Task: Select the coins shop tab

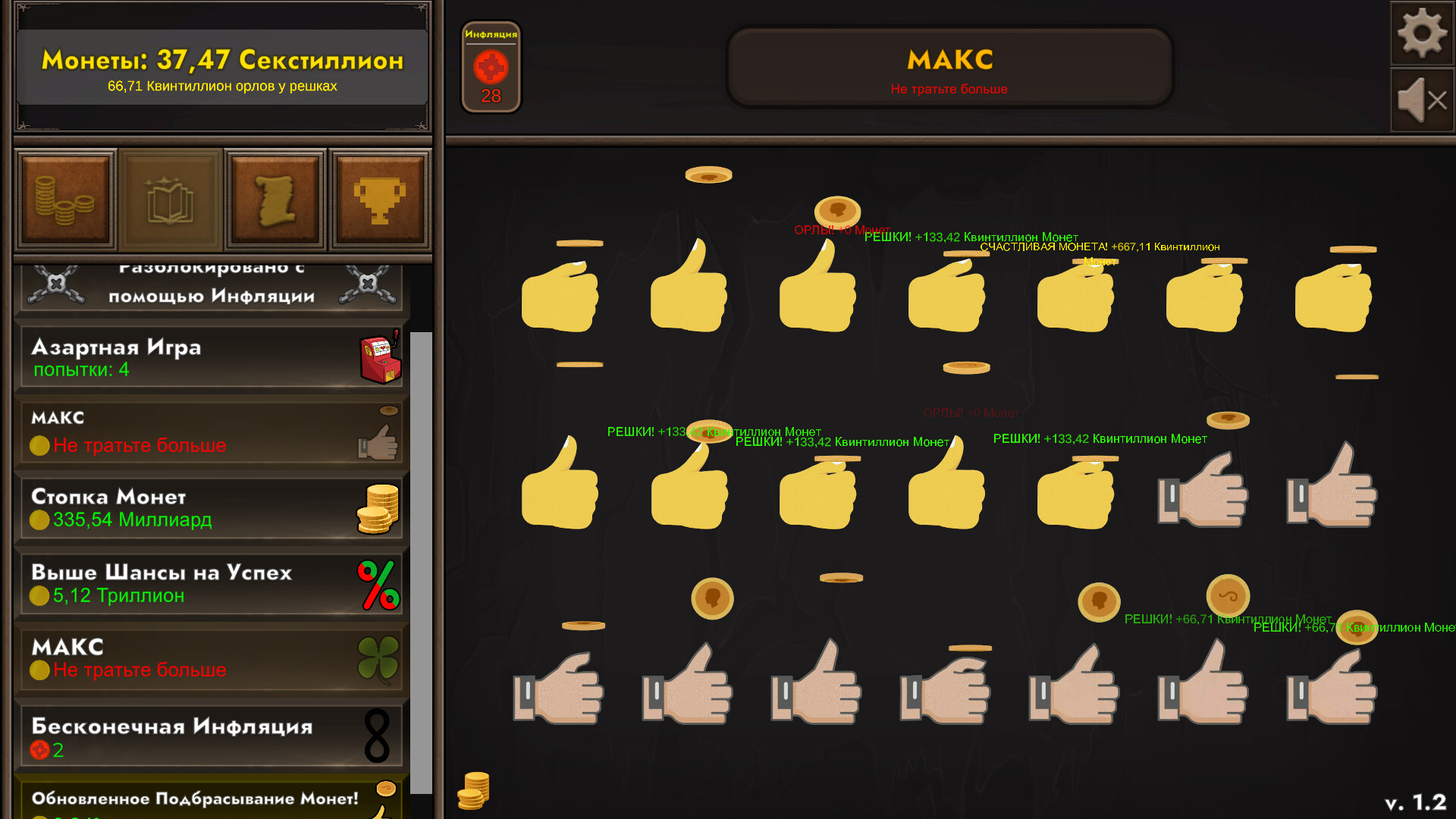Action: pyautogui.click(x=65, y=199)
